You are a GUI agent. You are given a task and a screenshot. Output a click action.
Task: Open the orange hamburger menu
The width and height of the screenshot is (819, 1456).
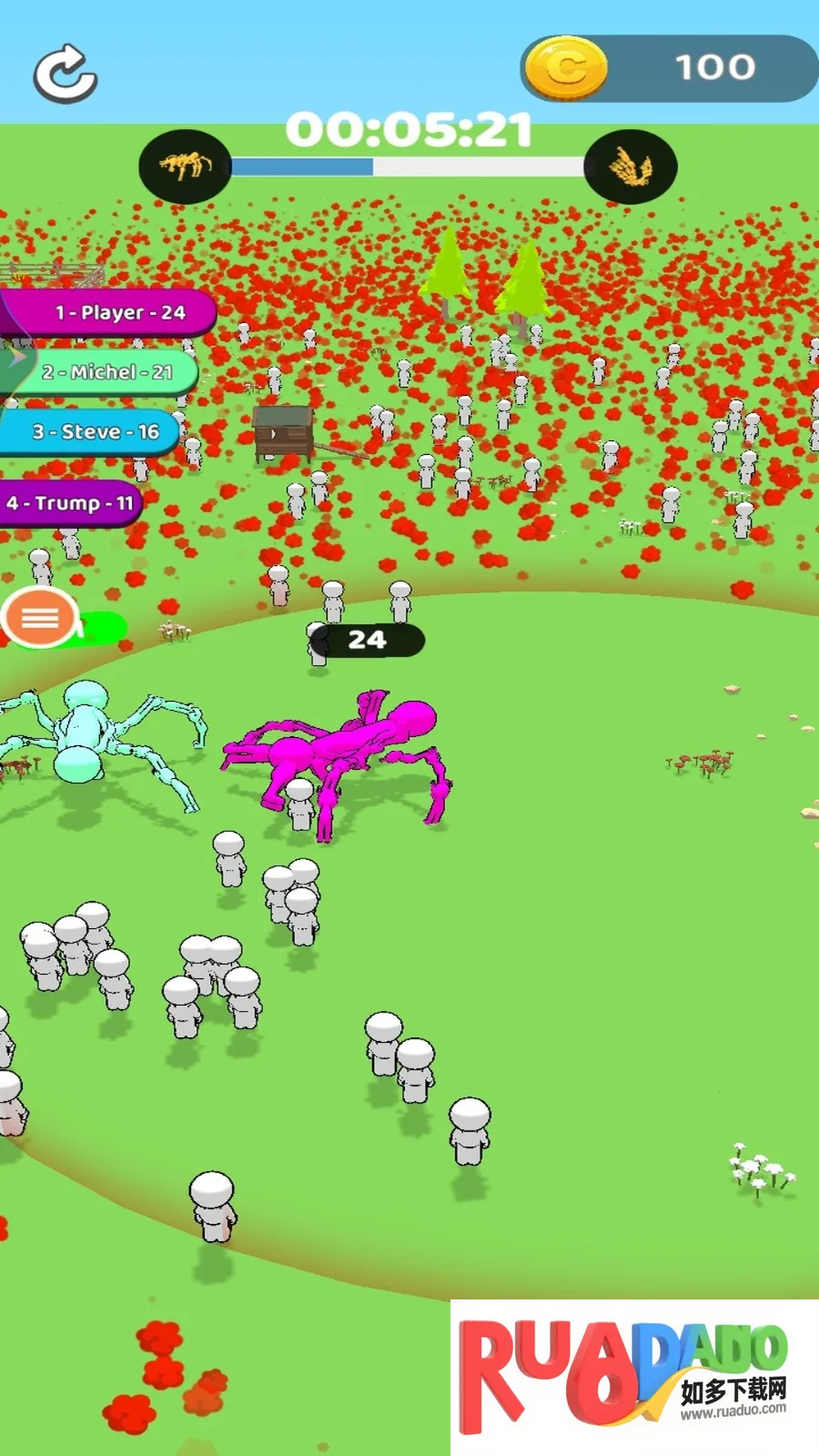pyautogui.click(x=40, y=619)
